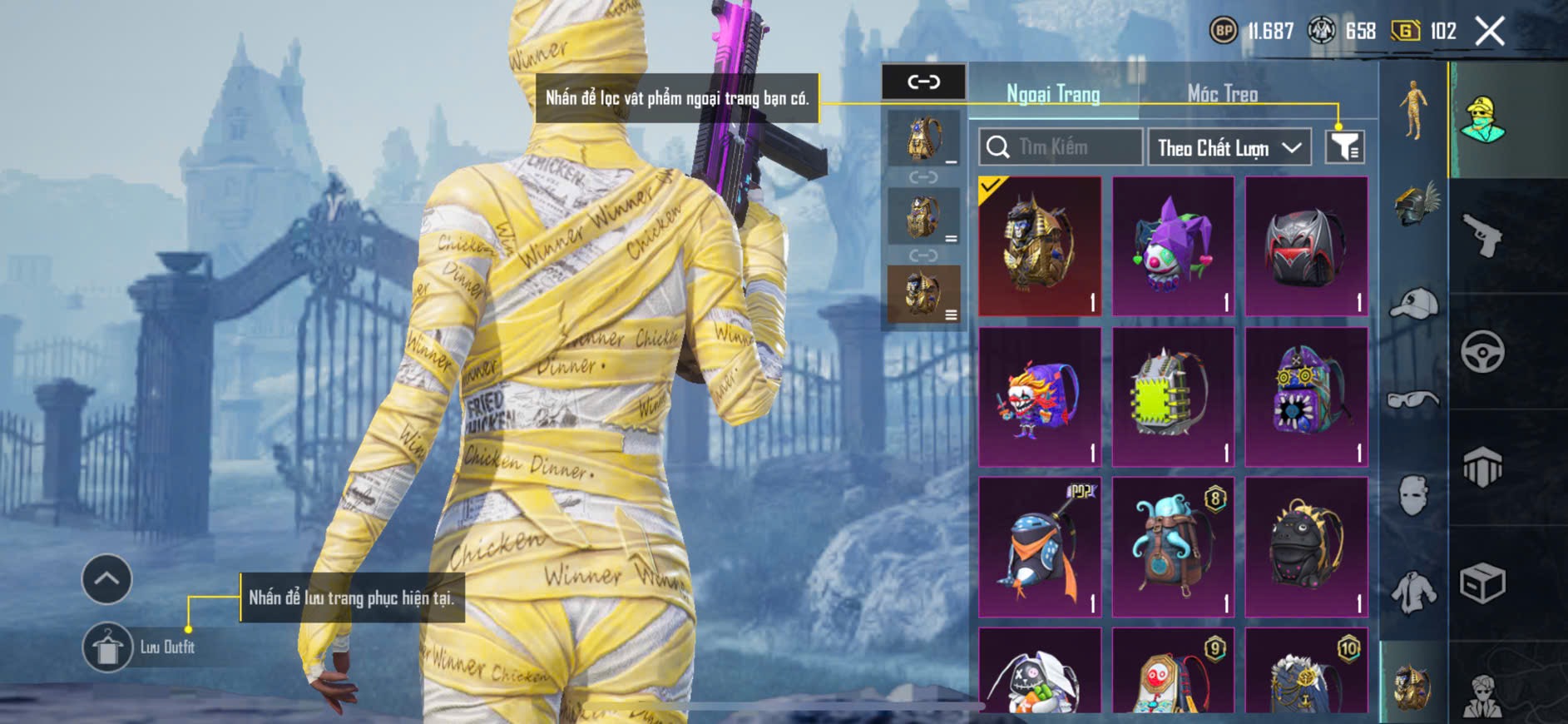Toggle the backpack level link button
This screenshot has width=1568, height=724.
click(x=923, y=82)
